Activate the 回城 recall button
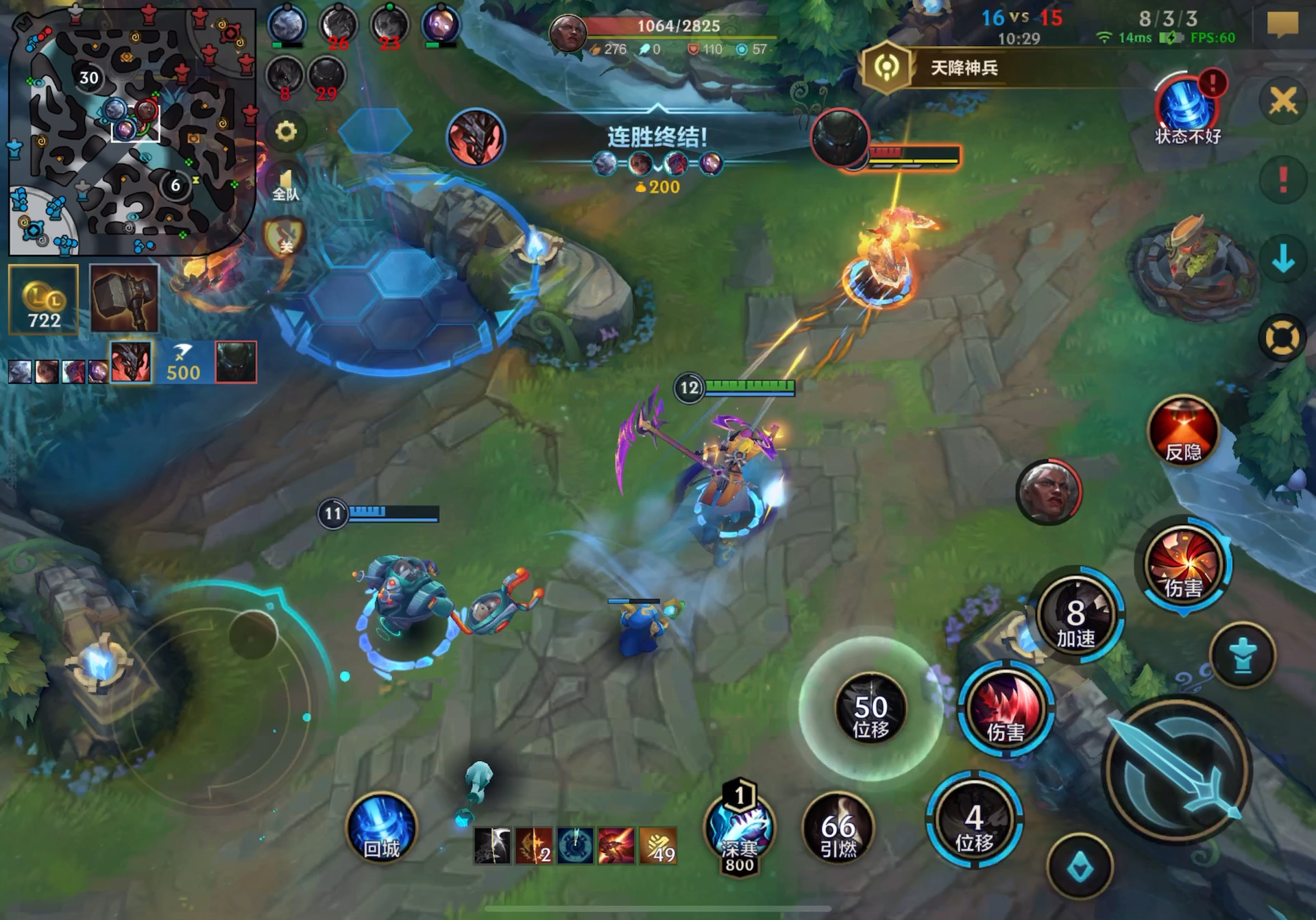The width and height of the screenshot is (1316, 920). [x=381, y=828]
